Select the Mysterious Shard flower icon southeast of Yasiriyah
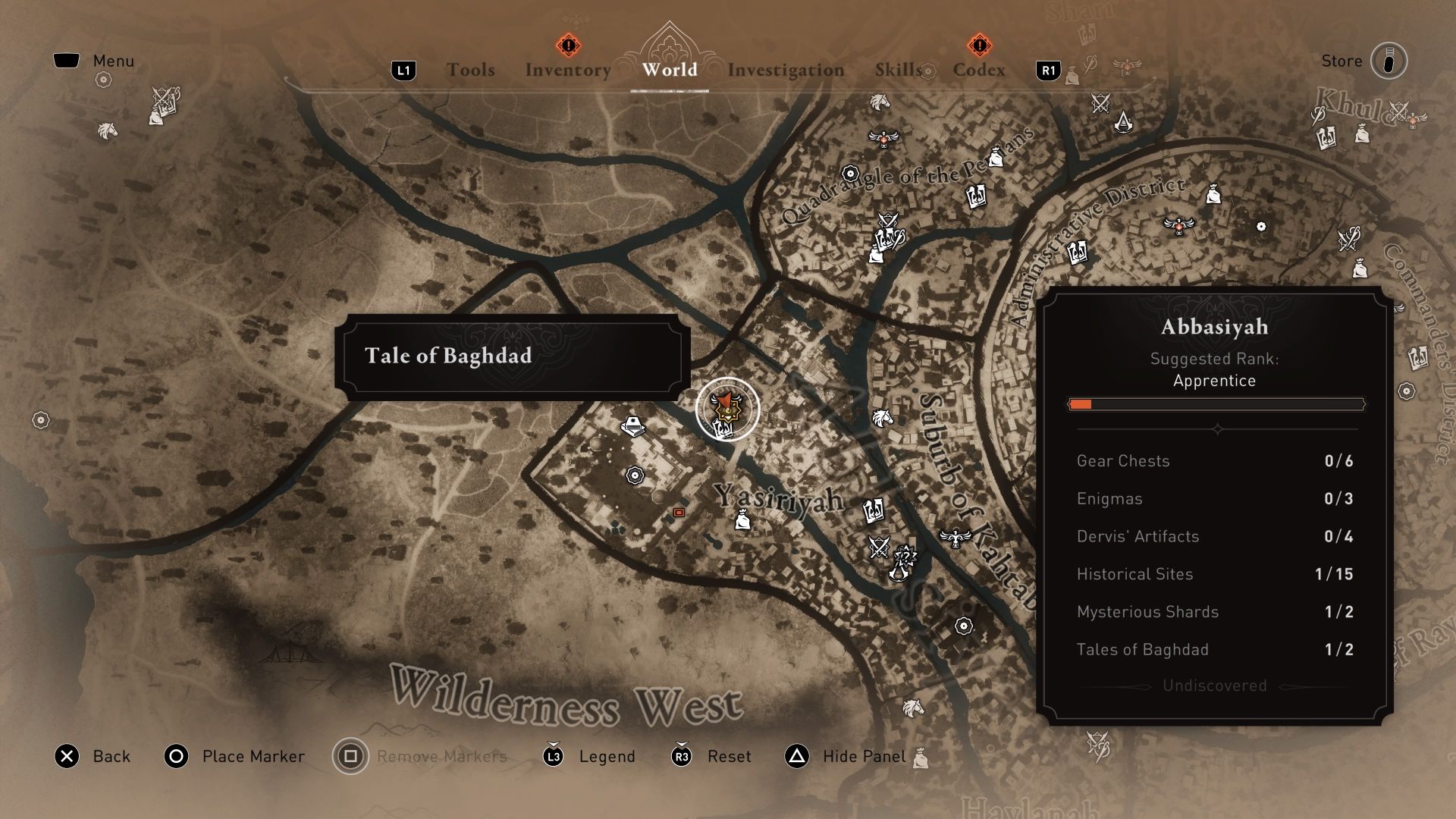This screenshot has height=819, width=1456. [963, 626]
